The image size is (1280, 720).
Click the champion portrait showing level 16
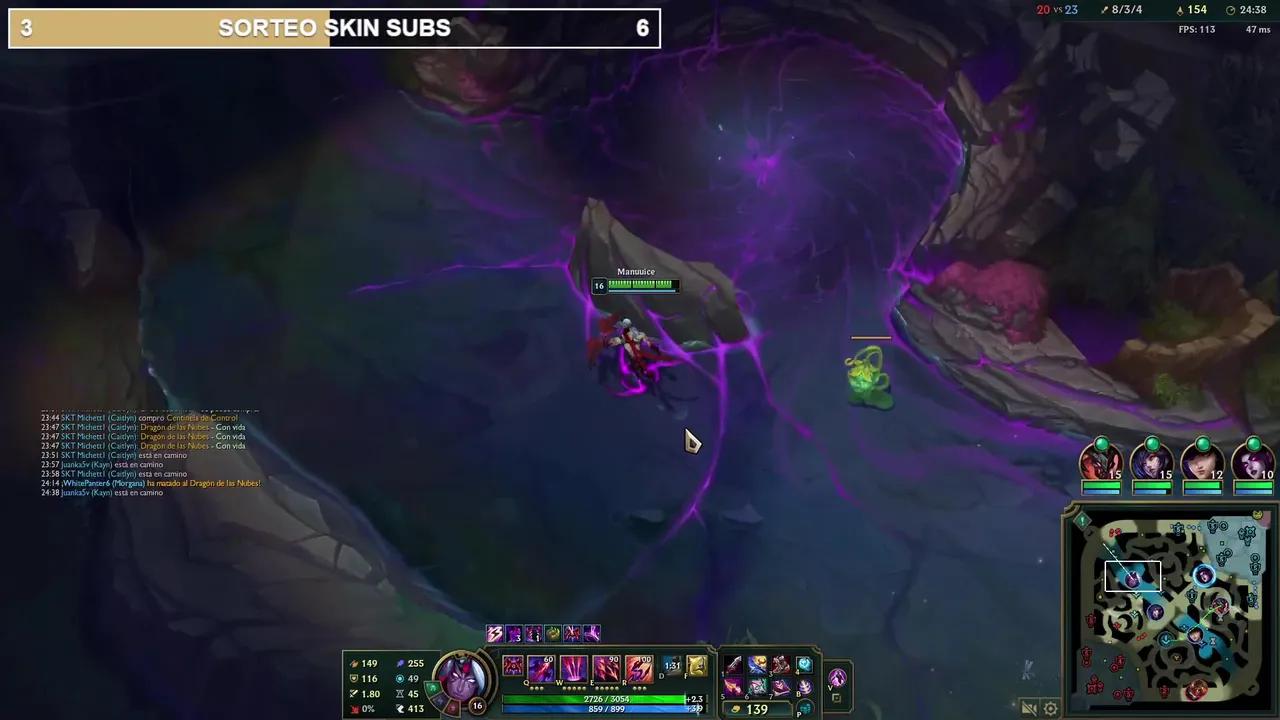(460, 680)
